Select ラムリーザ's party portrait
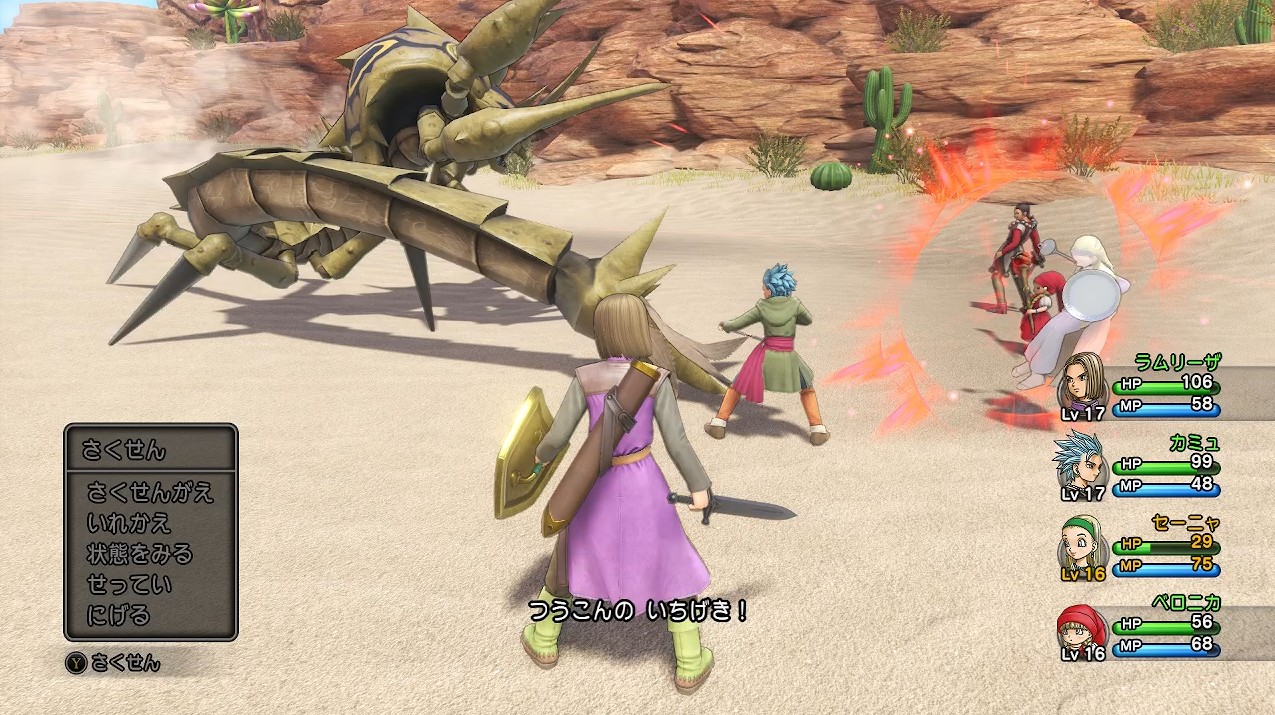 [x=1081, y=382]
